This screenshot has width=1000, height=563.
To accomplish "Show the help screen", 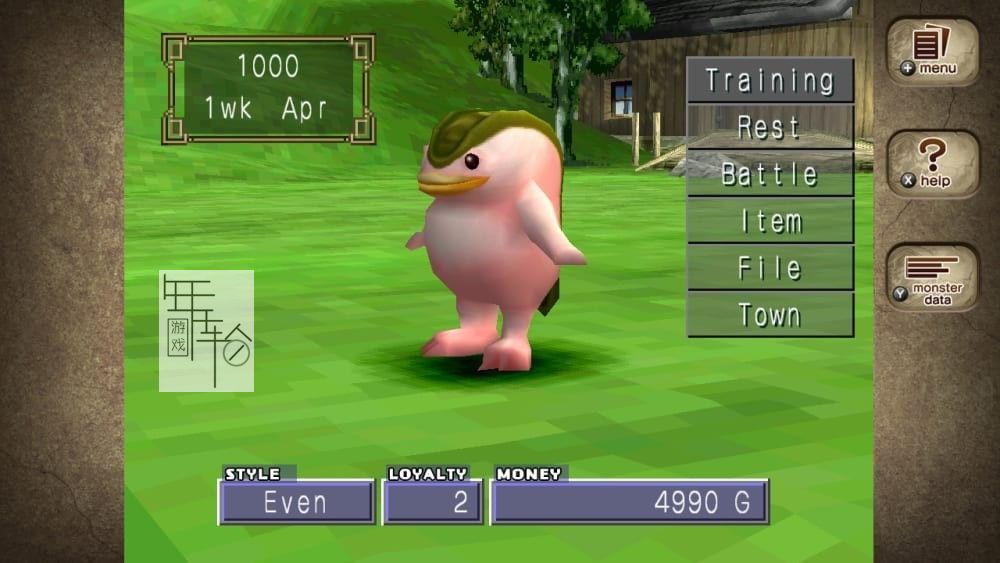I will point(932,164).
